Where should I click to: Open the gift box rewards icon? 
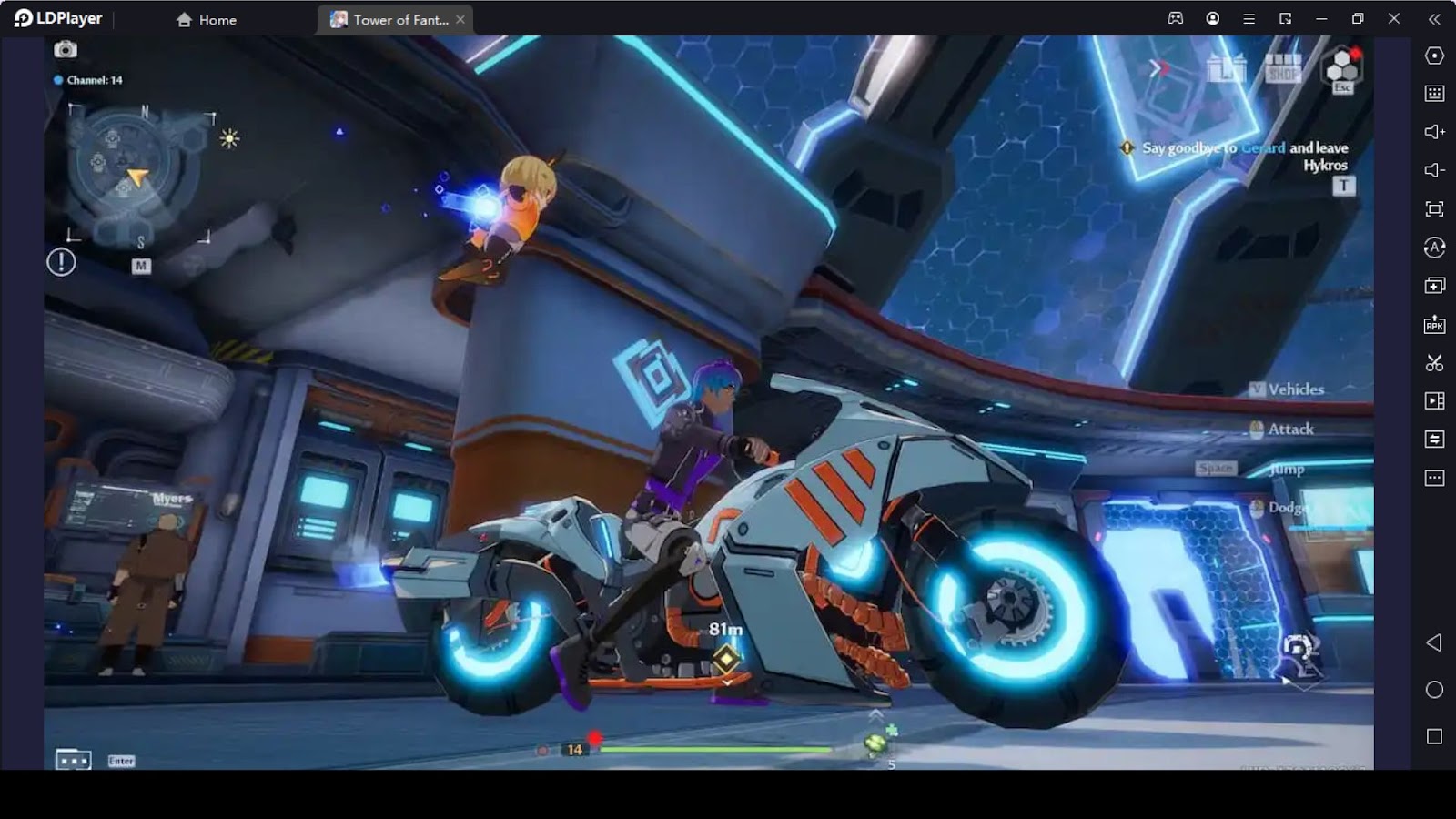[x=1225, y=68]
